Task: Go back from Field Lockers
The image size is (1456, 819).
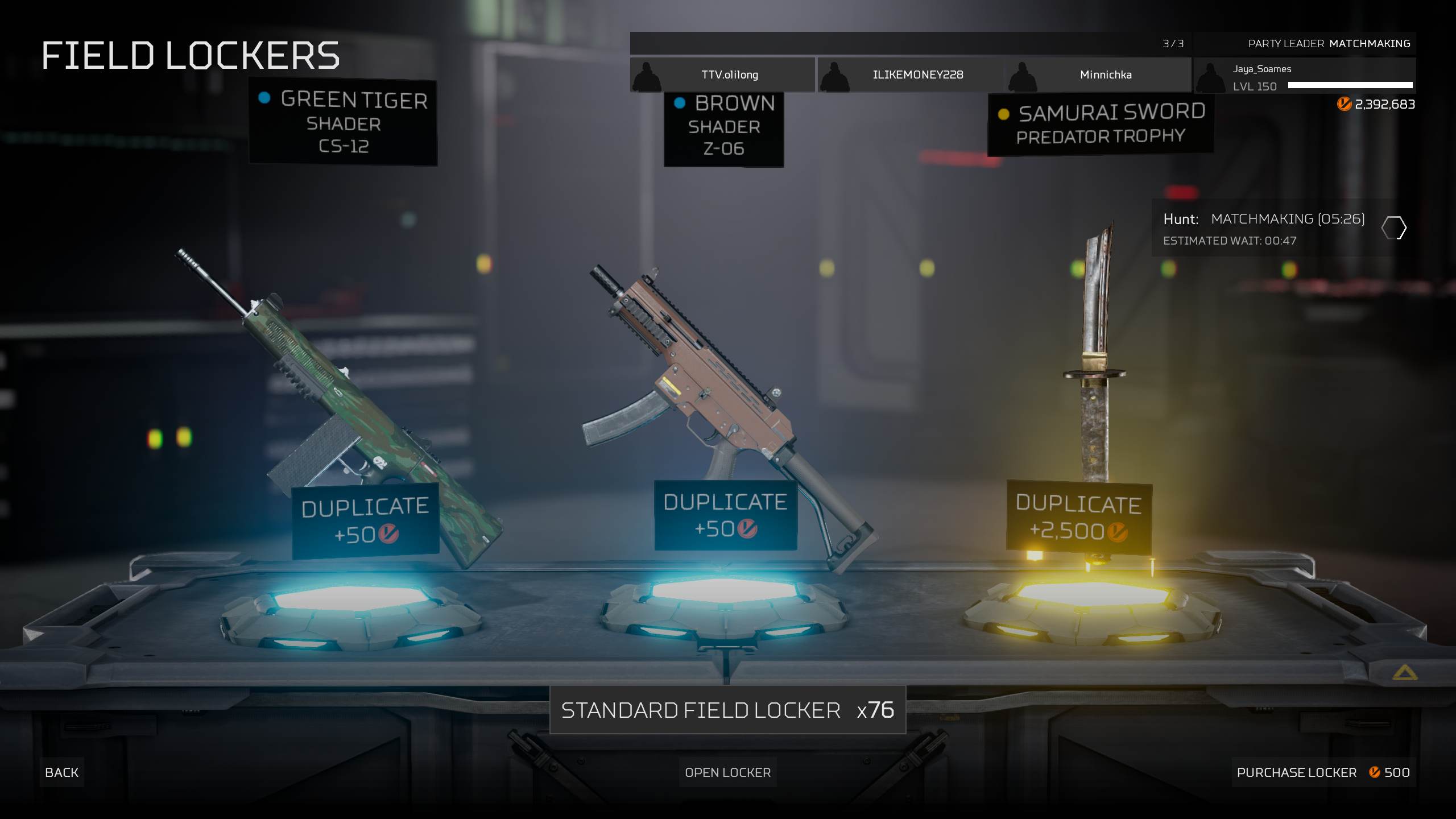Action: [x=61, y=772]
